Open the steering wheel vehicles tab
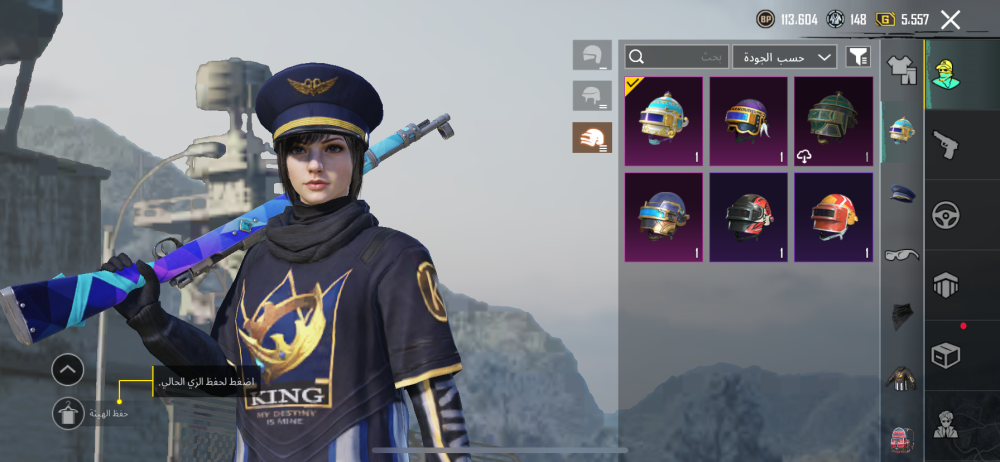The image size is (1000, 462). tap(945, 215)
